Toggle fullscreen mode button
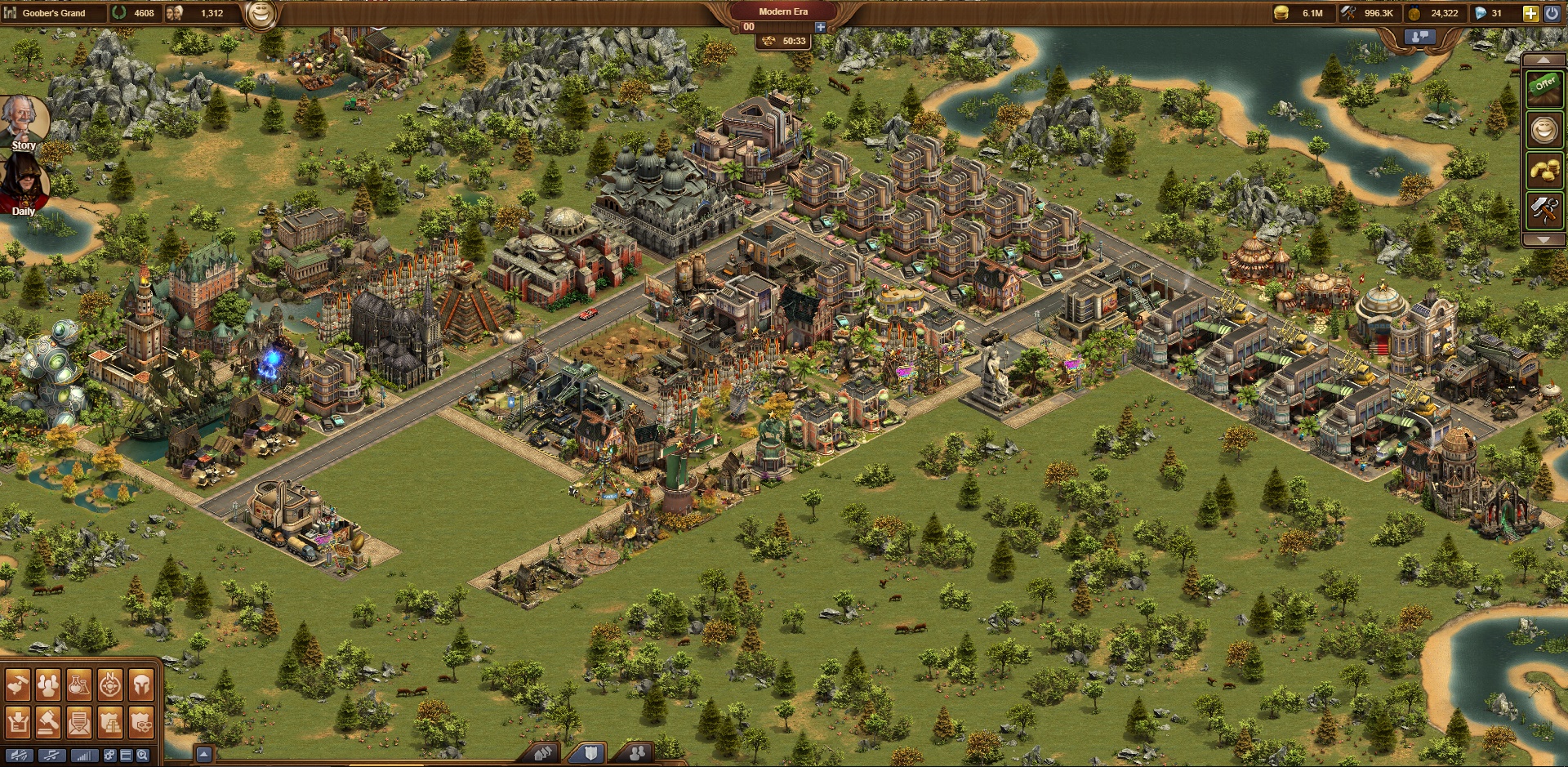The height and width of the screenshot is (767, 1568). tap(126, 756)
